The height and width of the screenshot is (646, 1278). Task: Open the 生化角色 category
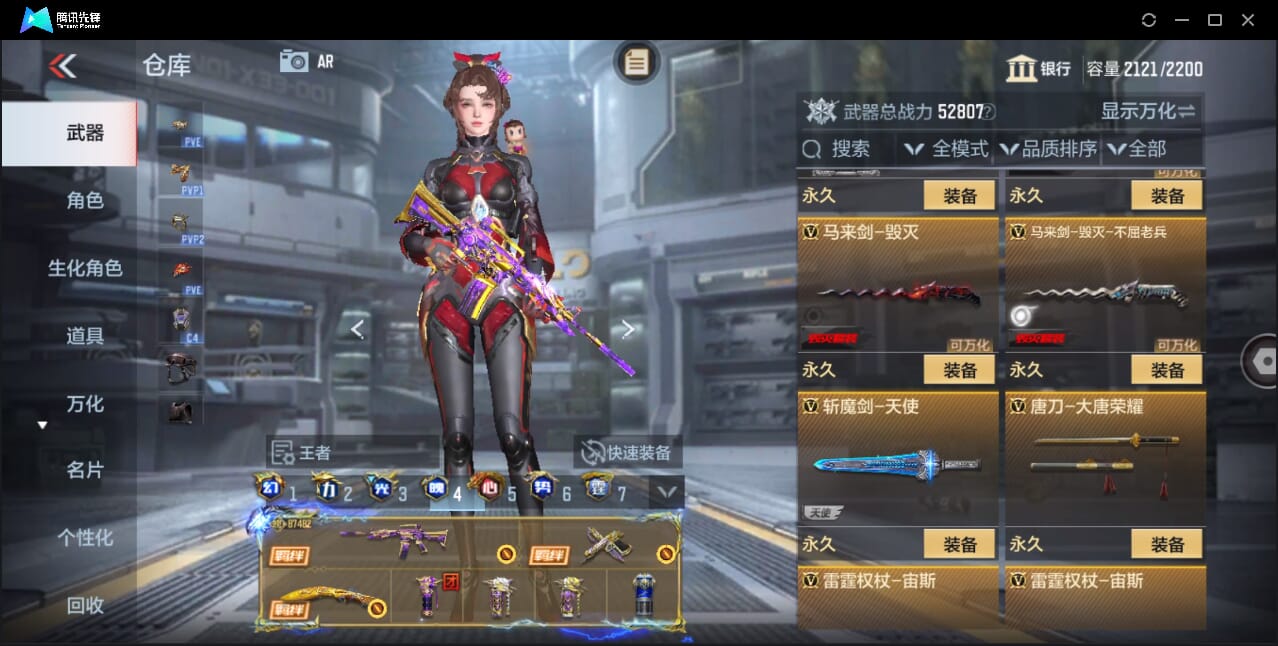click(85, 268)
